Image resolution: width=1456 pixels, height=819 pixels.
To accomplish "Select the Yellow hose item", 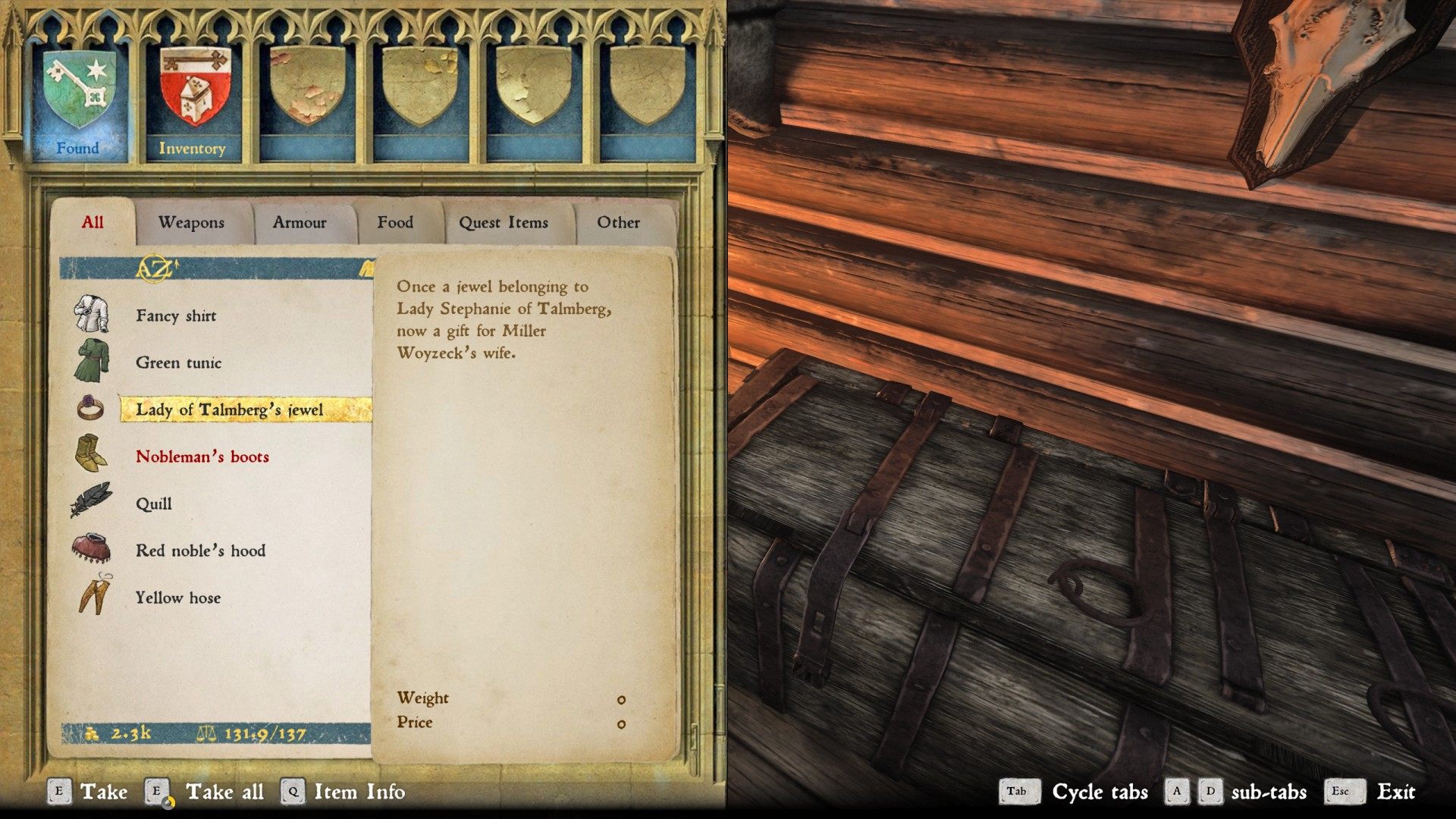I will pyautogui.click(x=178, y=598).
